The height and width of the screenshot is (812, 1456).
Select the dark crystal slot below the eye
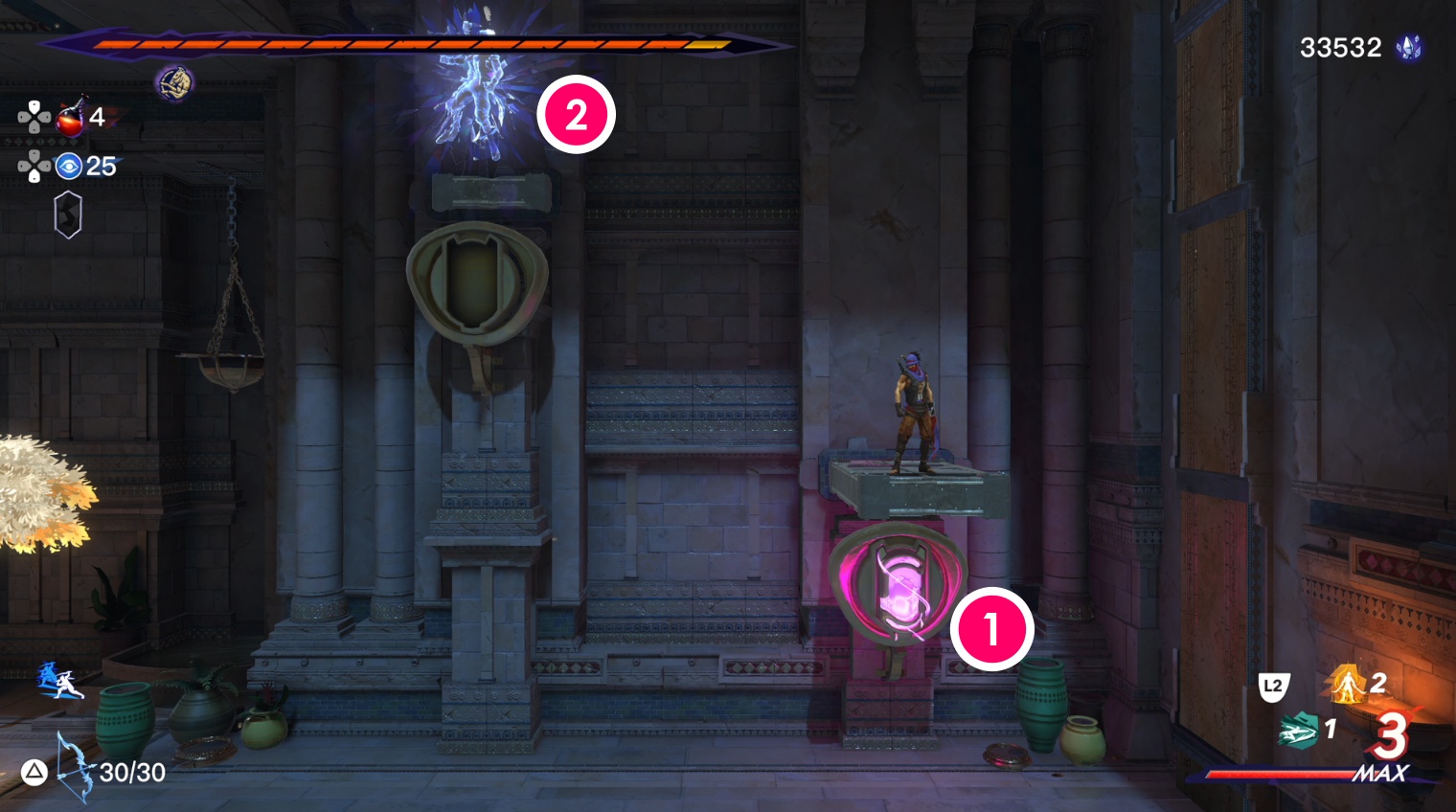68,214
